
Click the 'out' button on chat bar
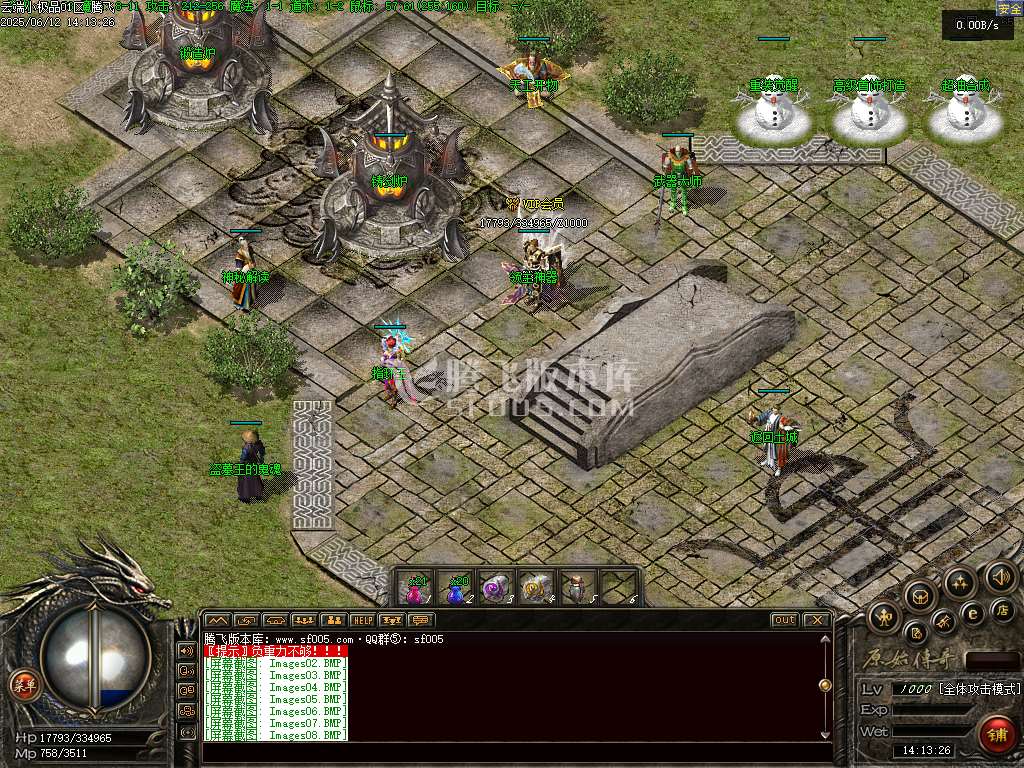(x=785, y=620)
